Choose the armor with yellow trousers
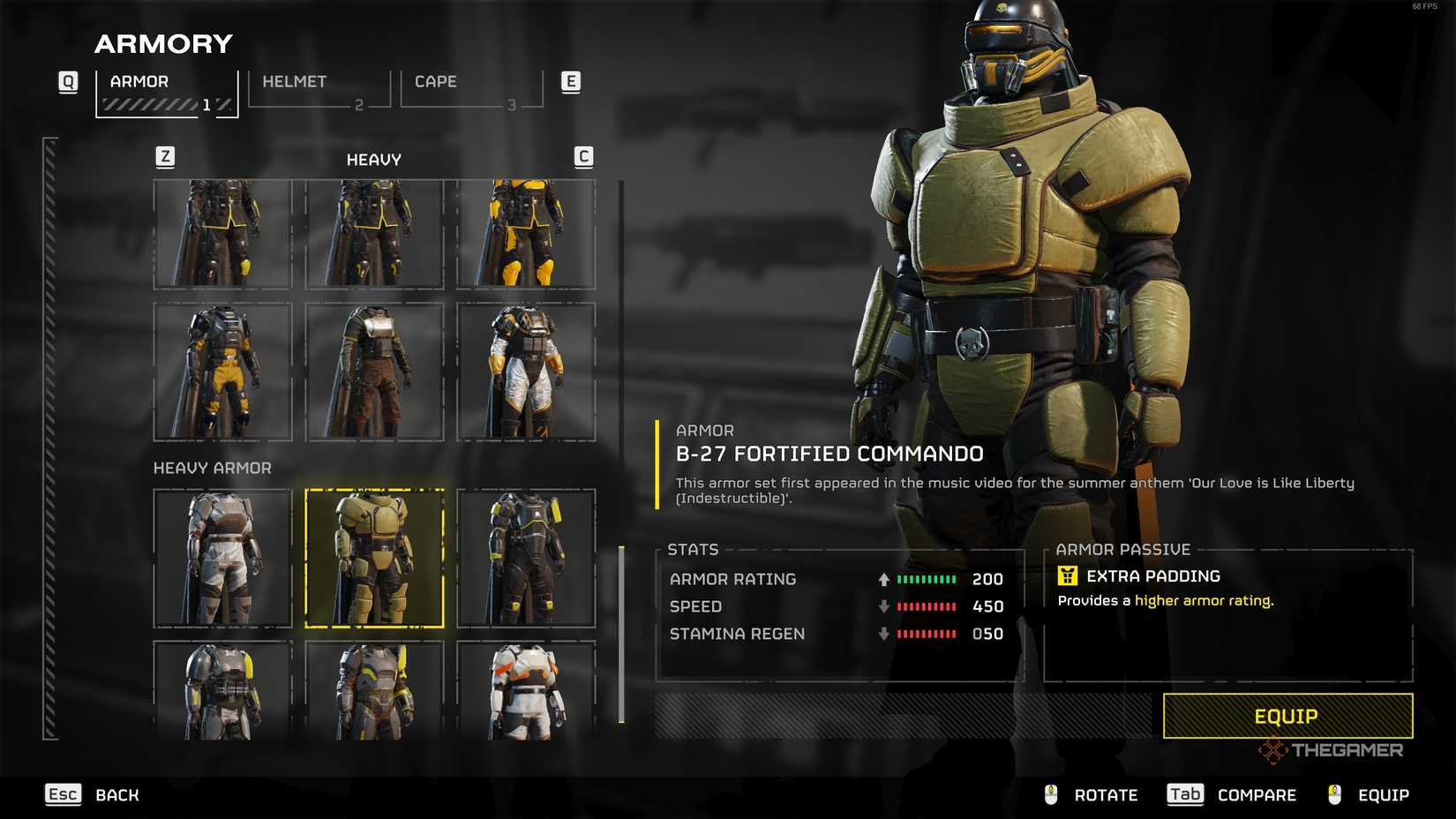1456x819 pixels. pos(222,372)
